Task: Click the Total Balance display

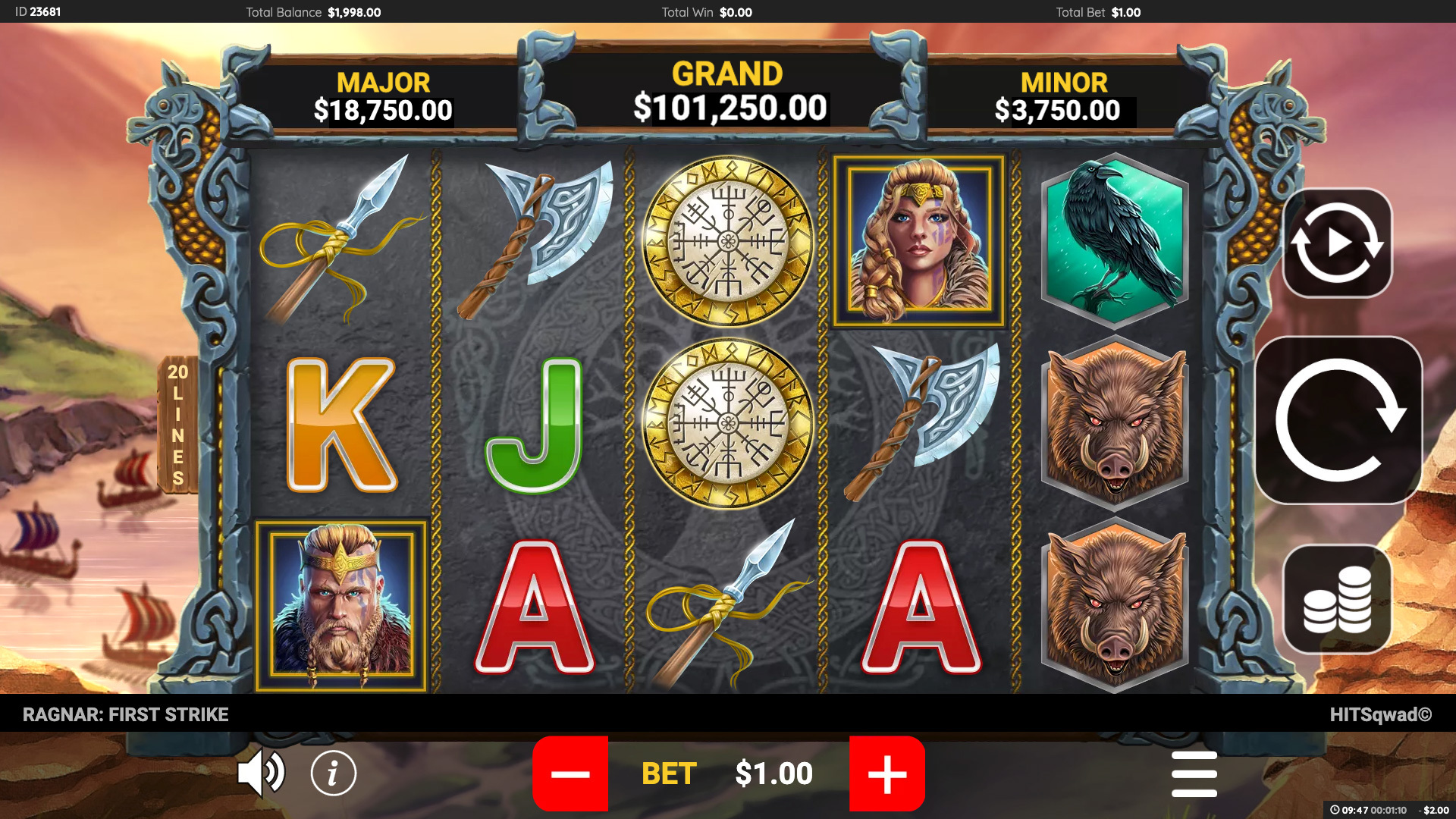Action: click(x=312, y=11)
